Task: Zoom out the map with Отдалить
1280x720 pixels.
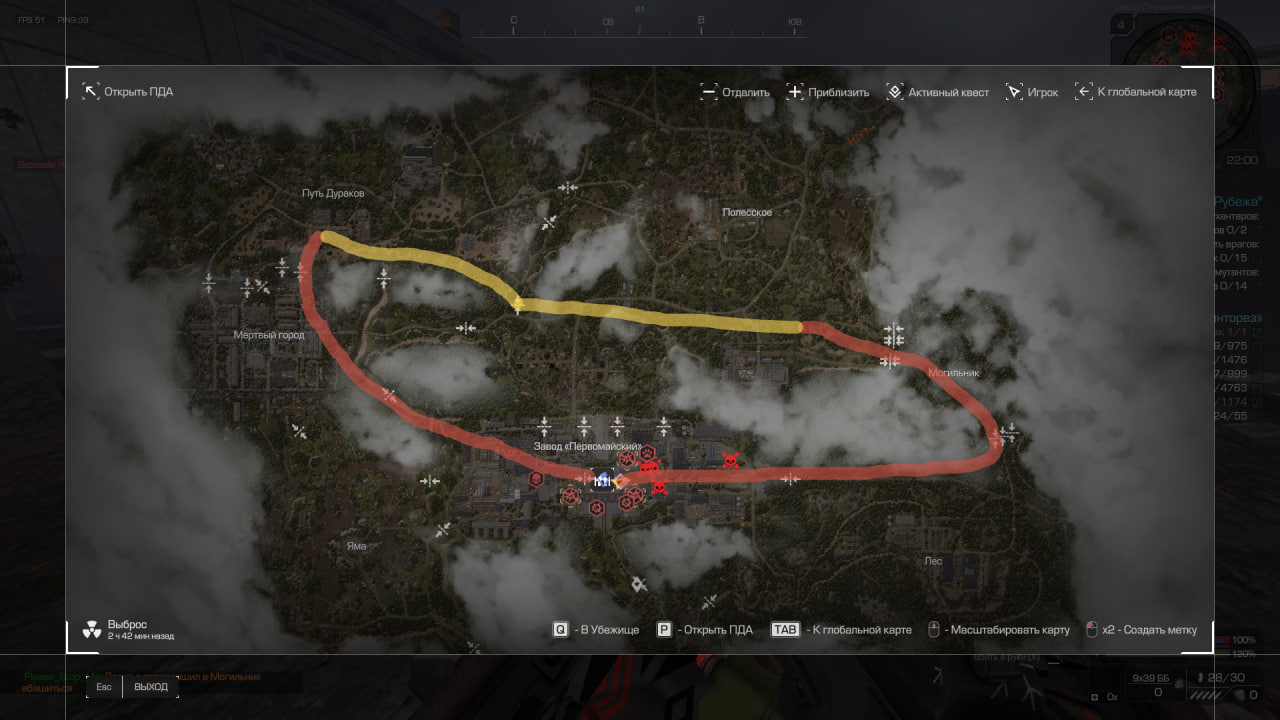Action: [x=735, y=92]
